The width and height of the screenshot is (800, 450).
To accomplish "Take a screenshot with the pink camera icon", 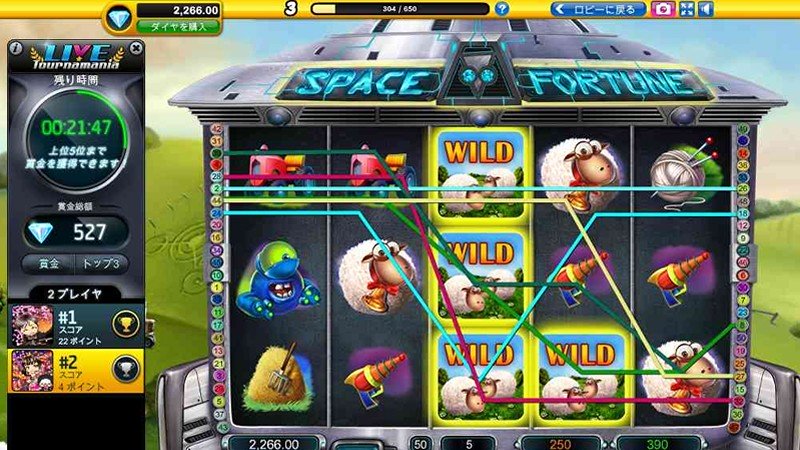I will (662, 9).
